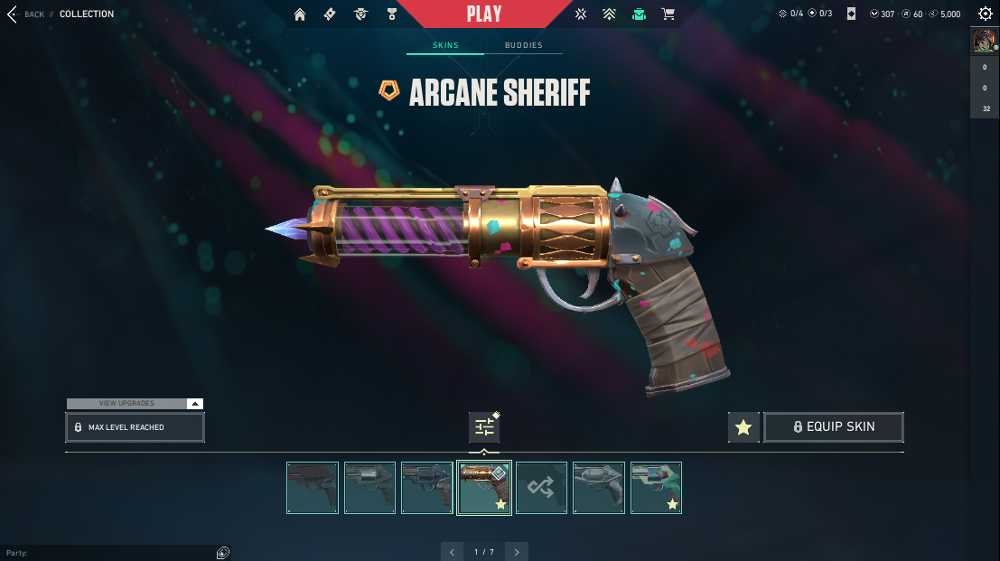The height and width of the screenshot is (561, 1000).
Task: Open the settings gear
Action: coord(985,14)
